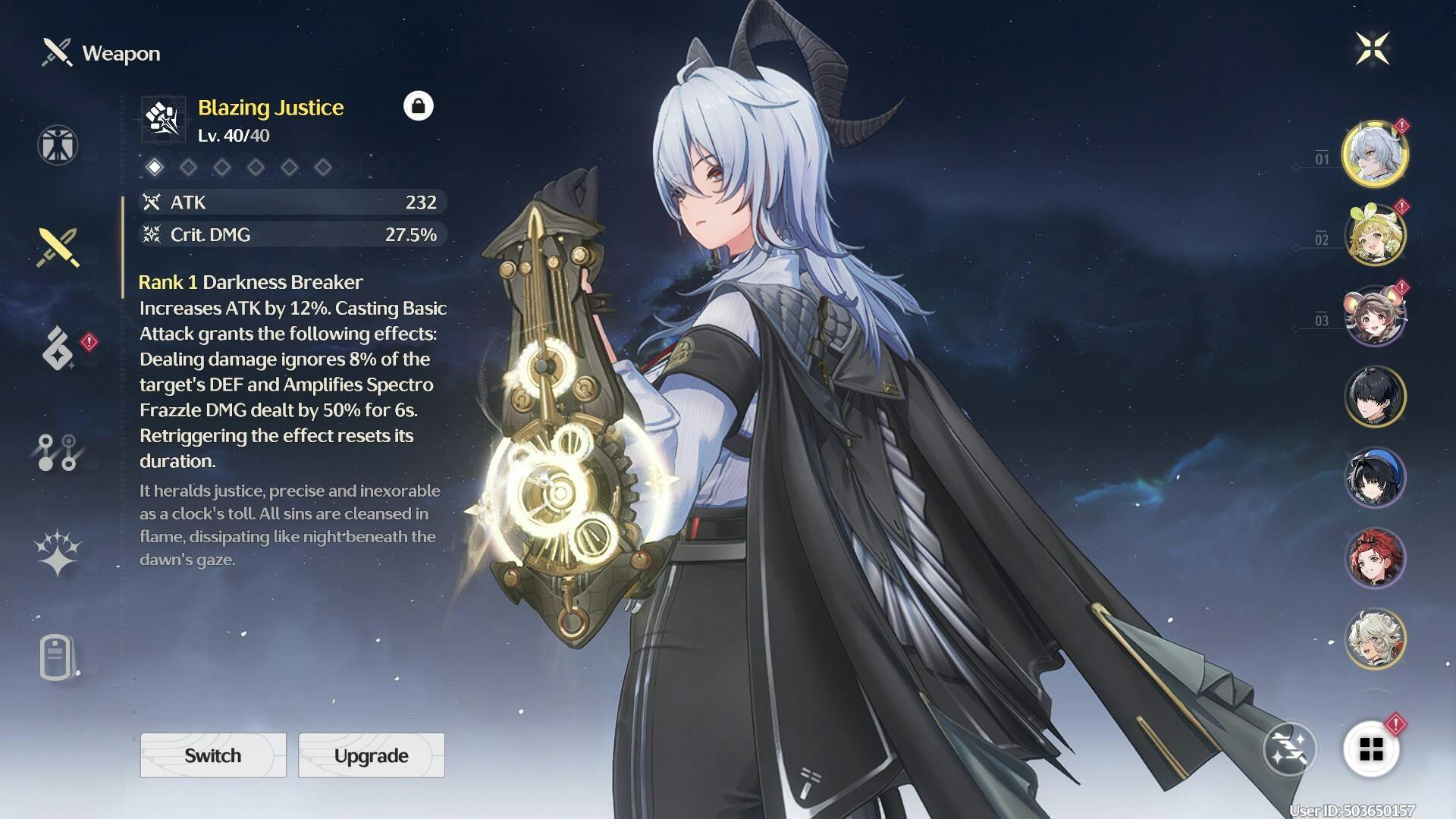Choose the white-haired character with glasses

[1375, 639]
